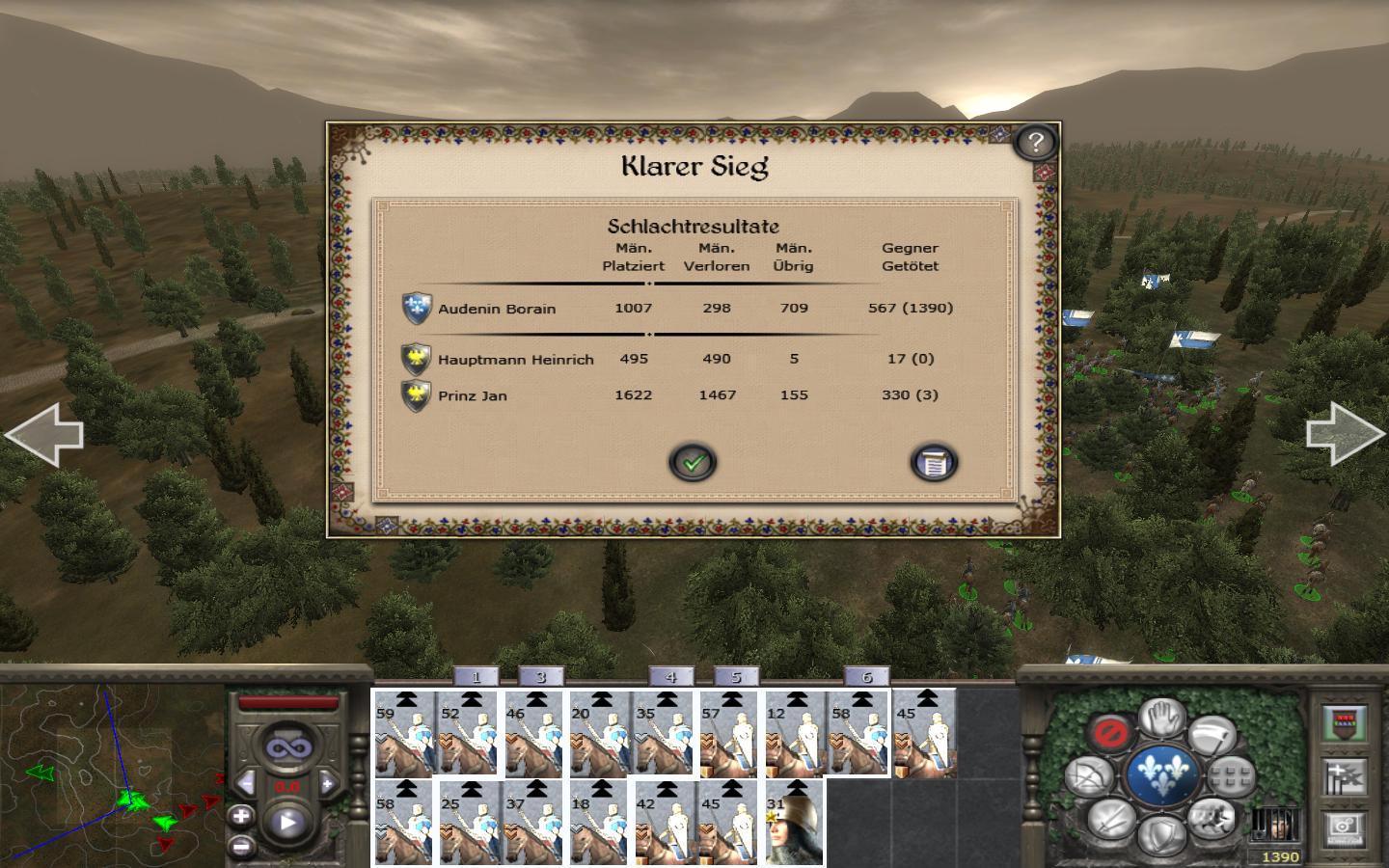The width and height of the screenshot is (1389, 868).
Task: Open help with the question mark button
Action: pos(1035,143)
